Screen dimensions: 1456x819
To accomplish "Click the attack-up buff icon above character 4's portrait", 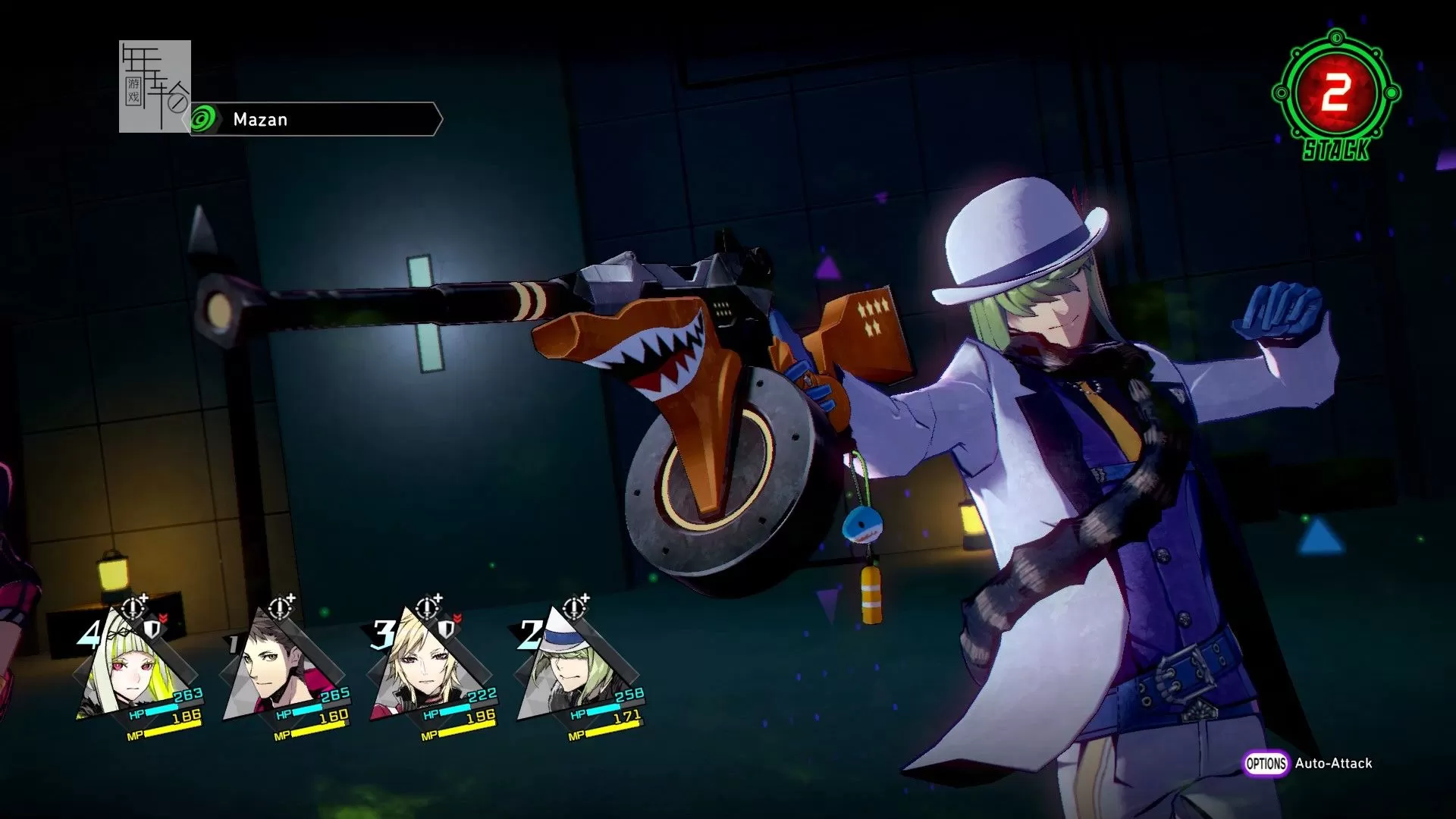I will (133, 607).
